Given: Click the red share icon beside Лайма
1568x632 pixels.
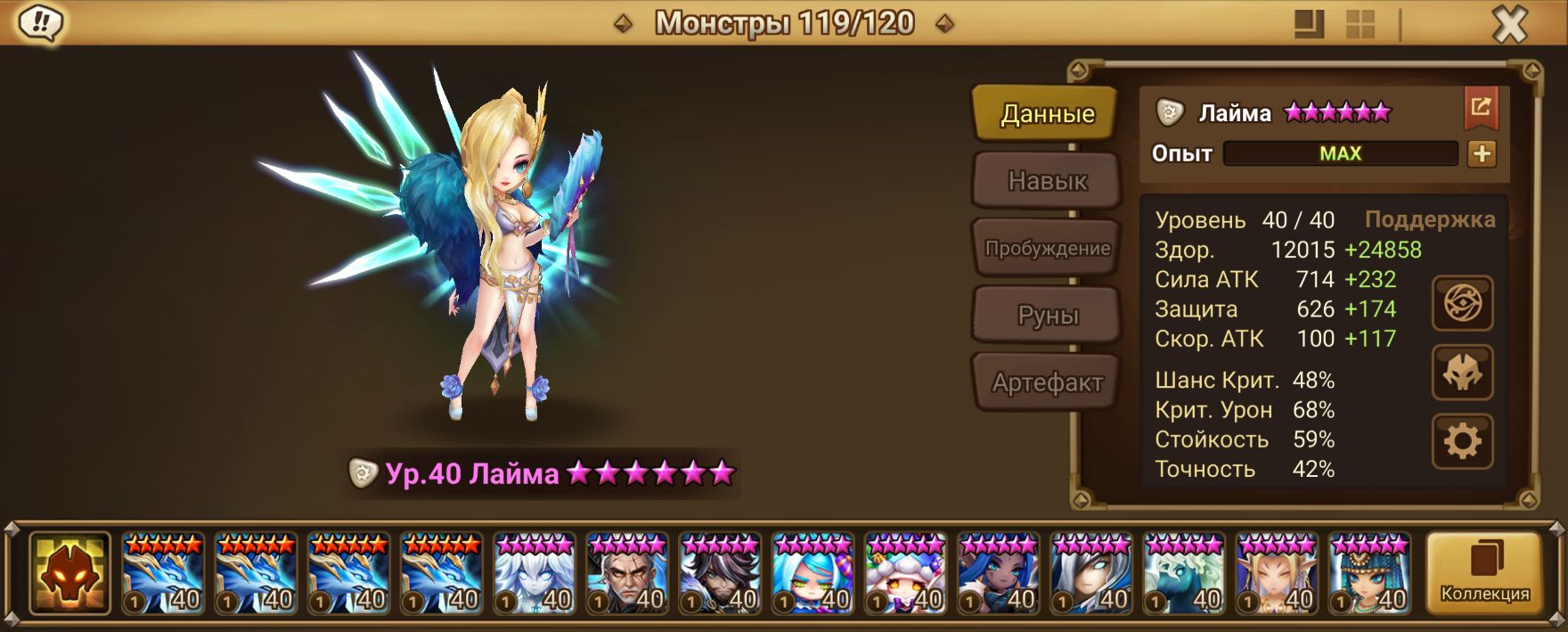Looking at the screenshot, I should pyautogui.click(x=1481, y=108).
